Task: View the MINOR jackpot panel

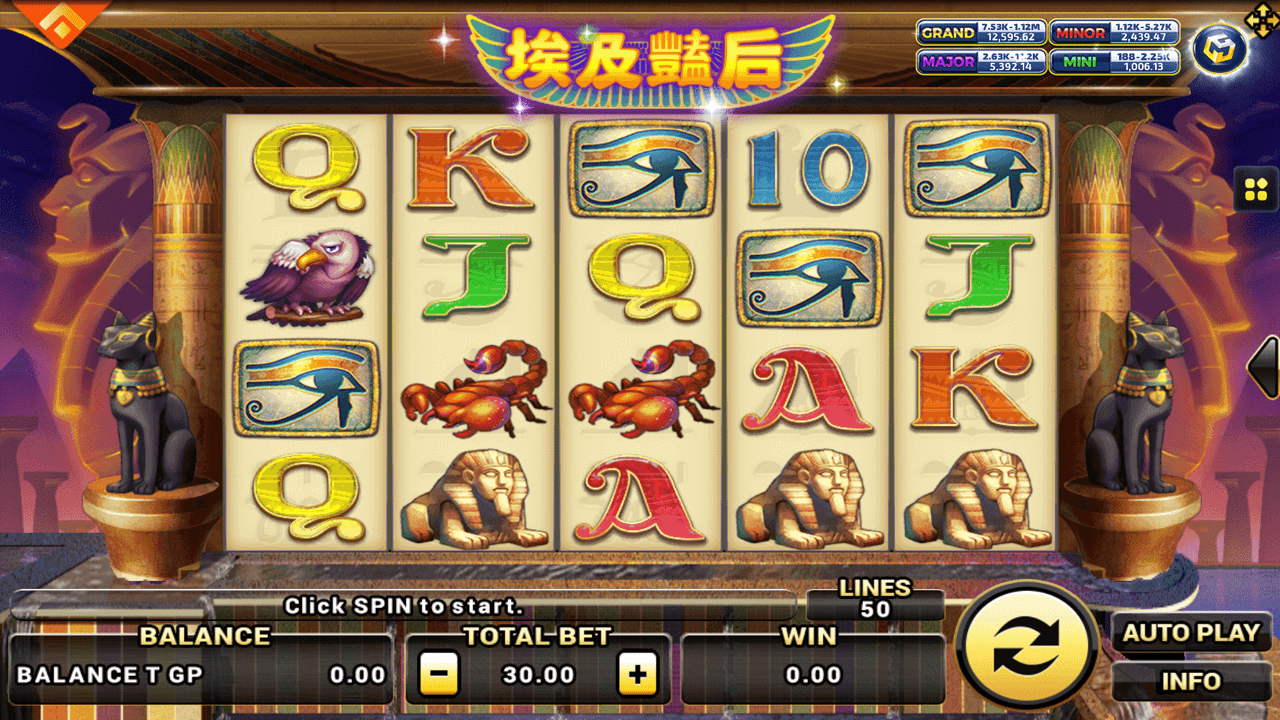Action: pos(1114,33)
